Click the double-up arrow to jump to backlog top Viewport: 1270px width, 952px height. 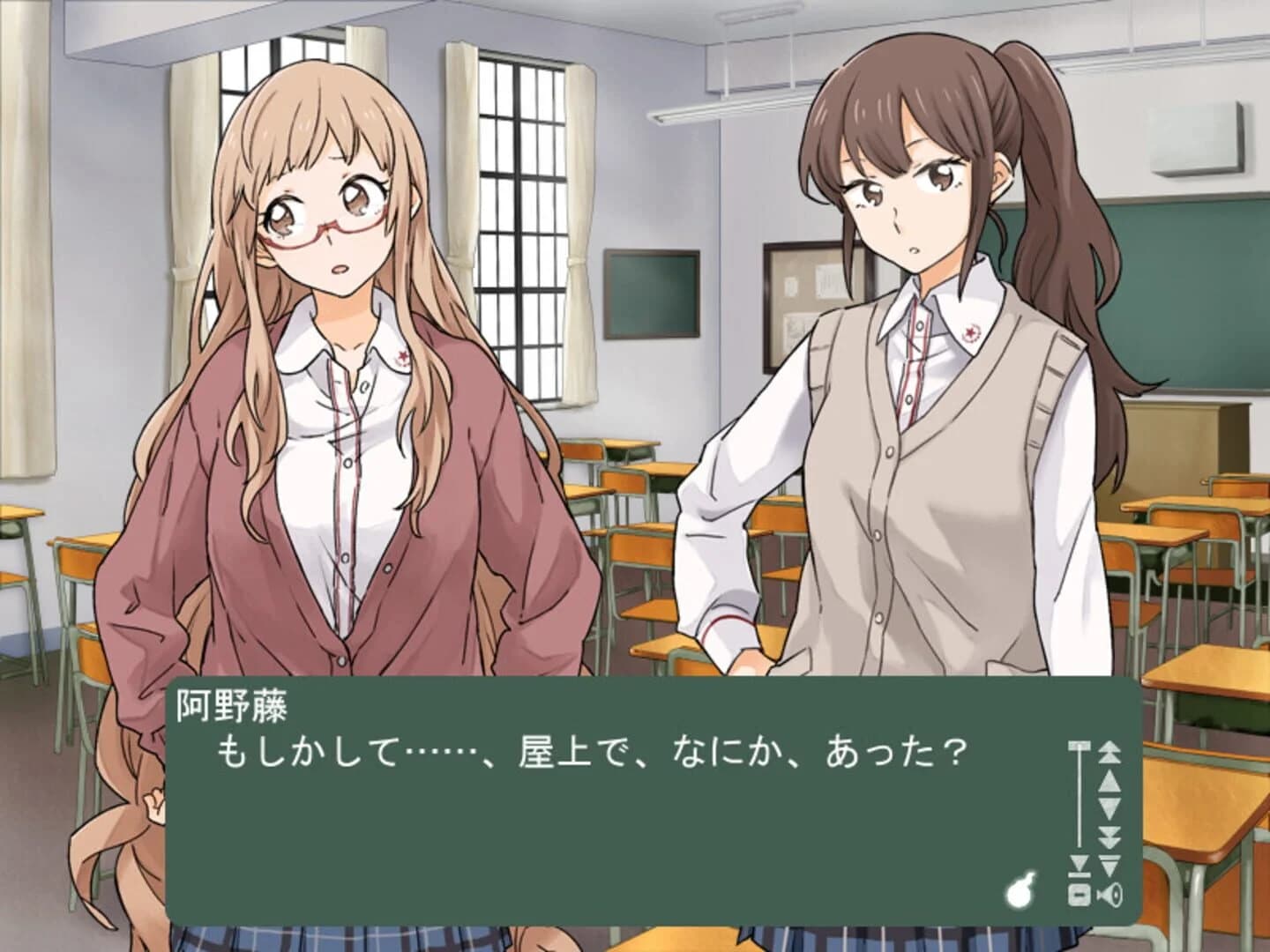tap(1109, 752)
